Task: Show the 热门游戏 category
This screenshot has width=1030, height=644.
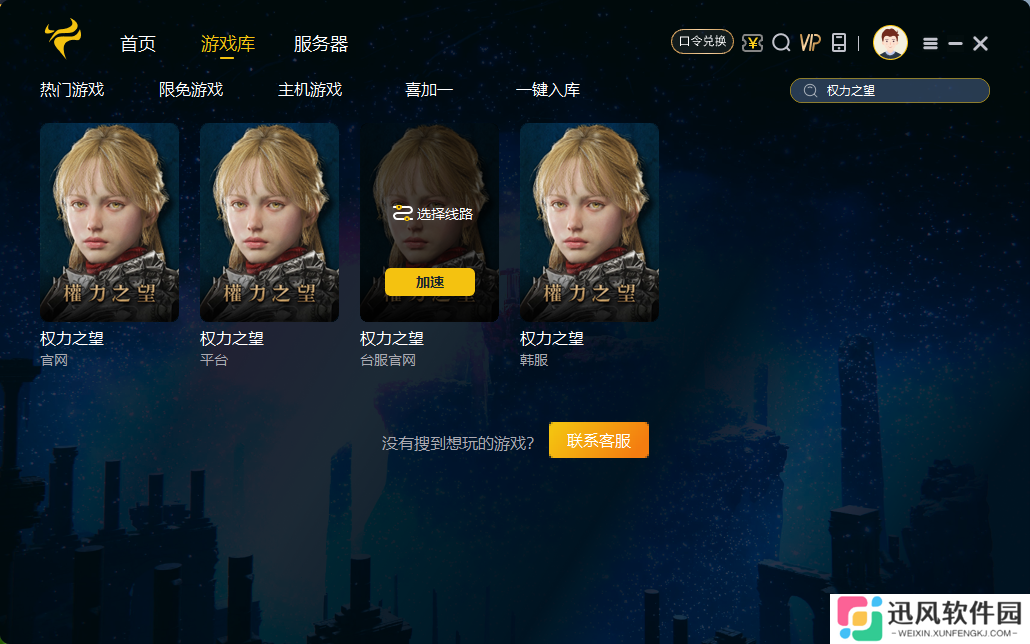Action: [72, 90]
